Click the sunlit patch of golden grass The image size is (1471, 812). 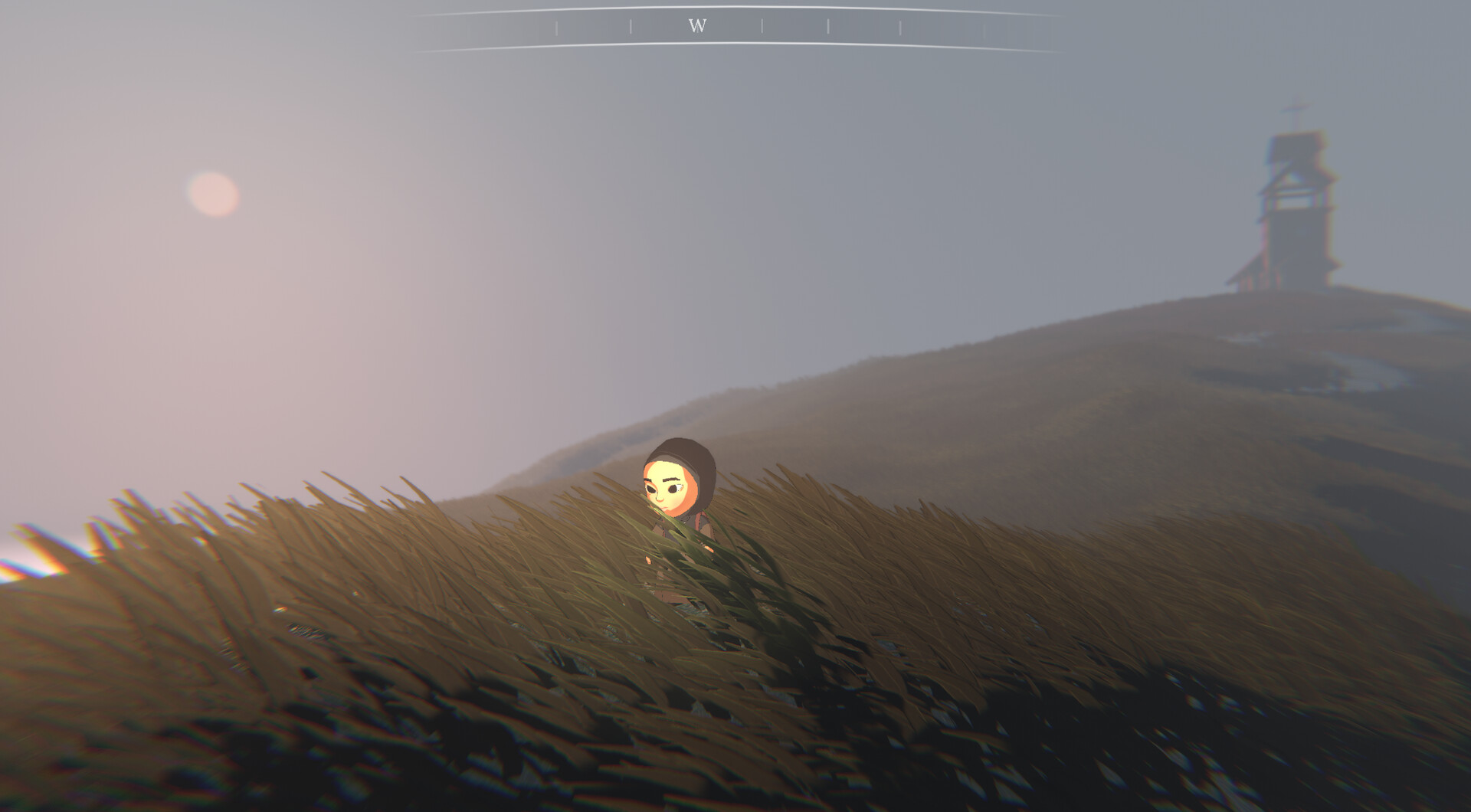point(345,536)
